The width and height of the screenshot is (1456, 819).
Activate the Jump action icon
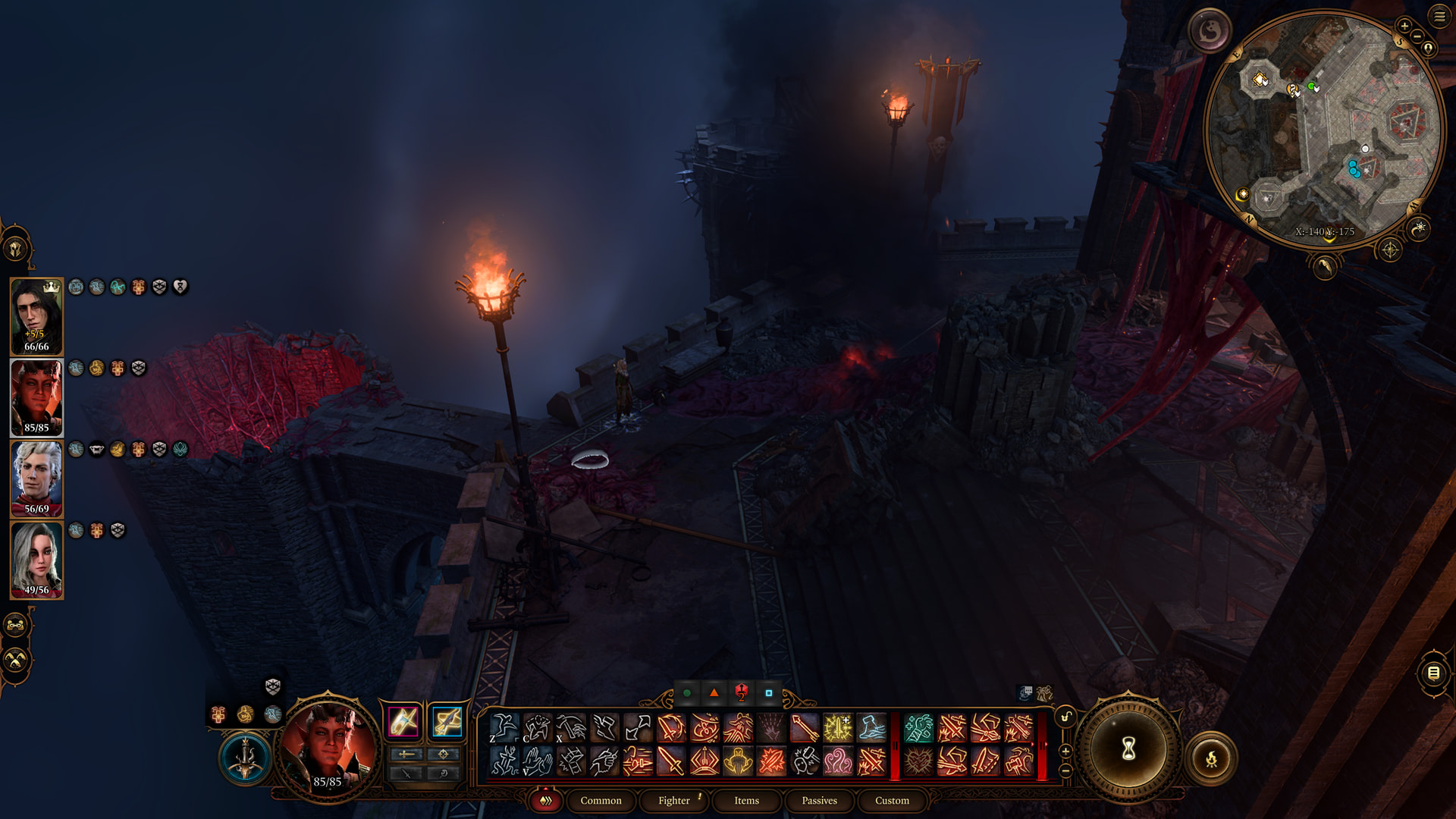[x=504, y=728]
